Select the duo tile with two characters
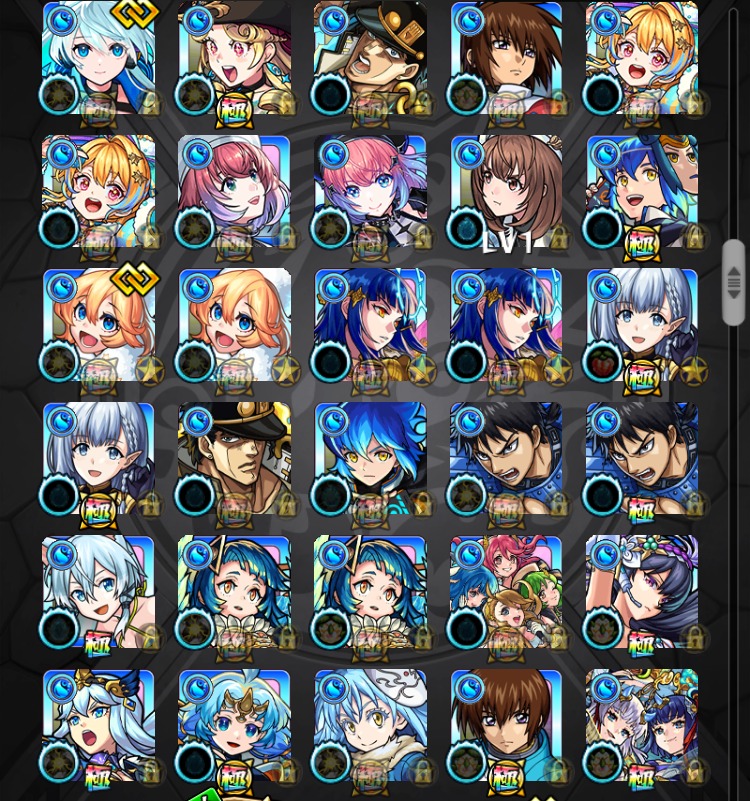 [x=642, y=726]
